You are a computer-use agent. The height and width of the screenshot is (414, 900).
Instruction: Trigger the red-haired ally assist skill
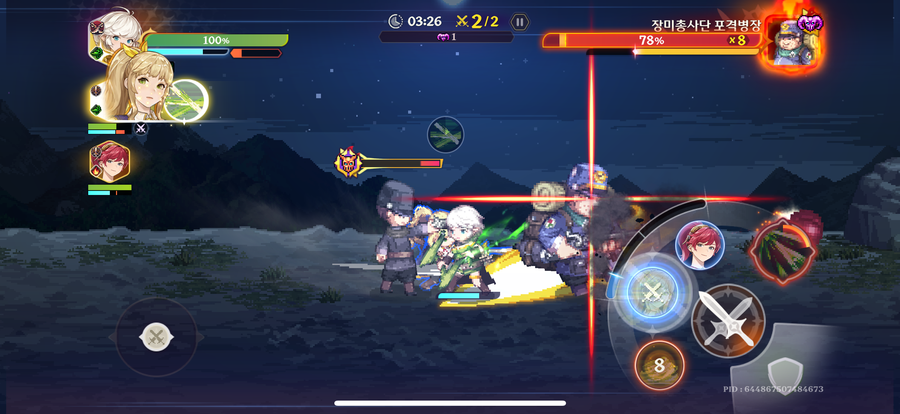(700, 246)
